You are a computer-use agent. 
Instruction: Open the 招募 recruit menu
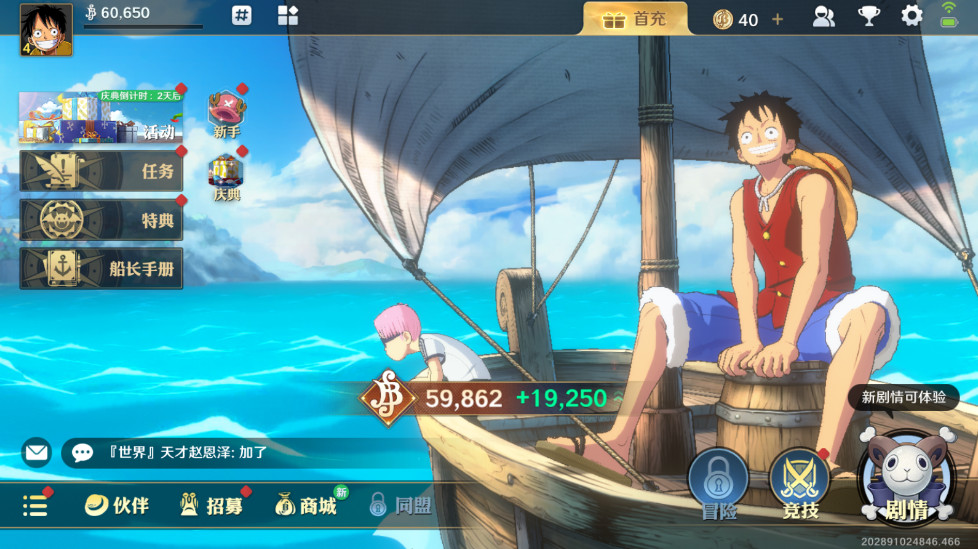tap(211, 506)
